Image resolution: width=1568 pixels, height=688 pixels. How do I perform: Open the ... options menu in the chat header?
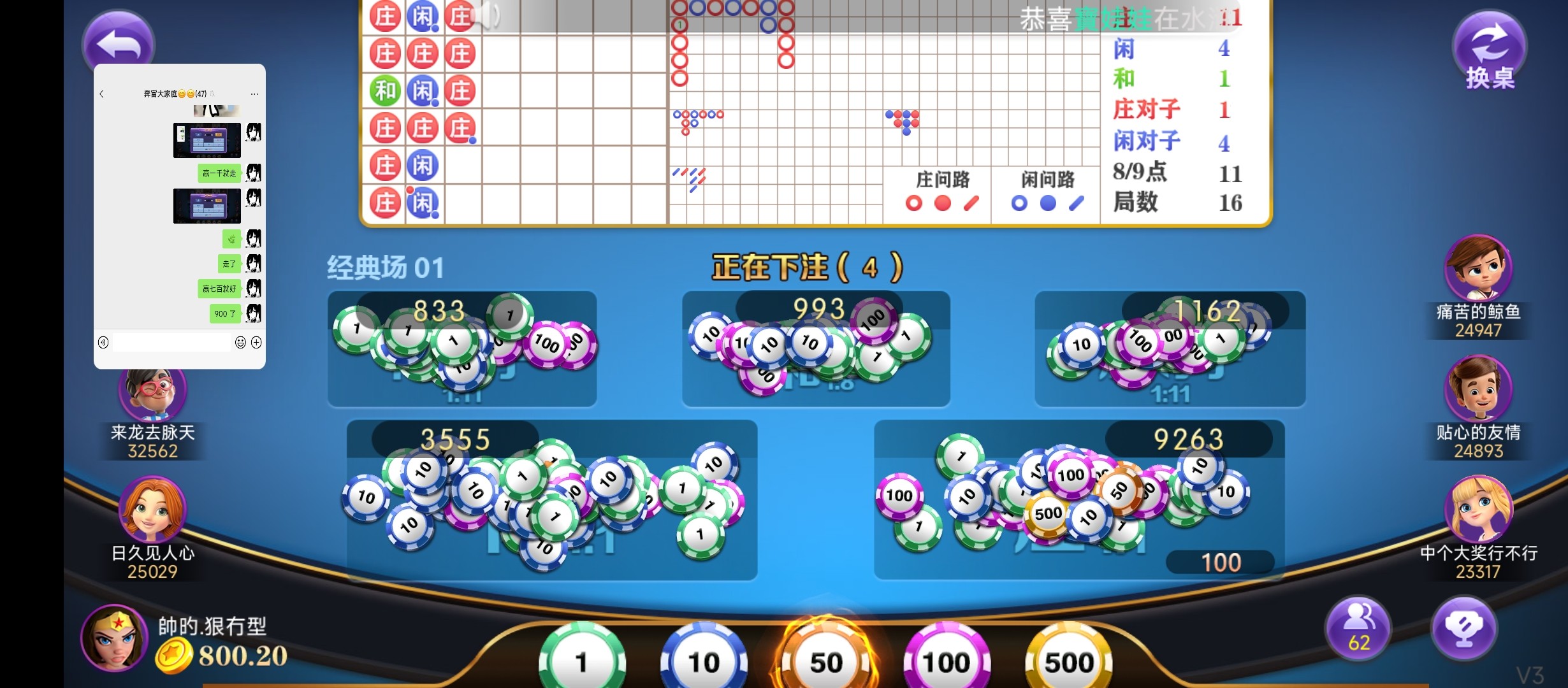coord(254,93)
